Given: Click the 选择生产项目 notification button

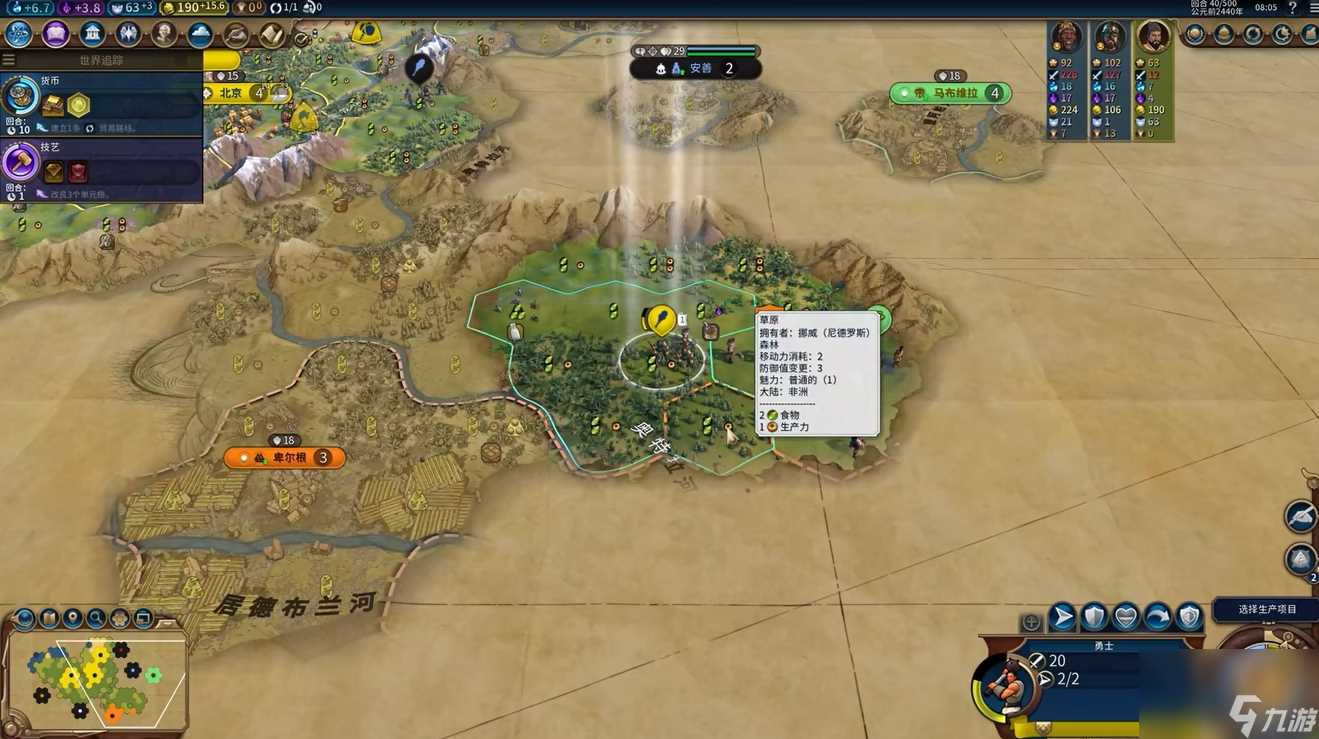Looking at the screenshot, I should point(1266,609).
